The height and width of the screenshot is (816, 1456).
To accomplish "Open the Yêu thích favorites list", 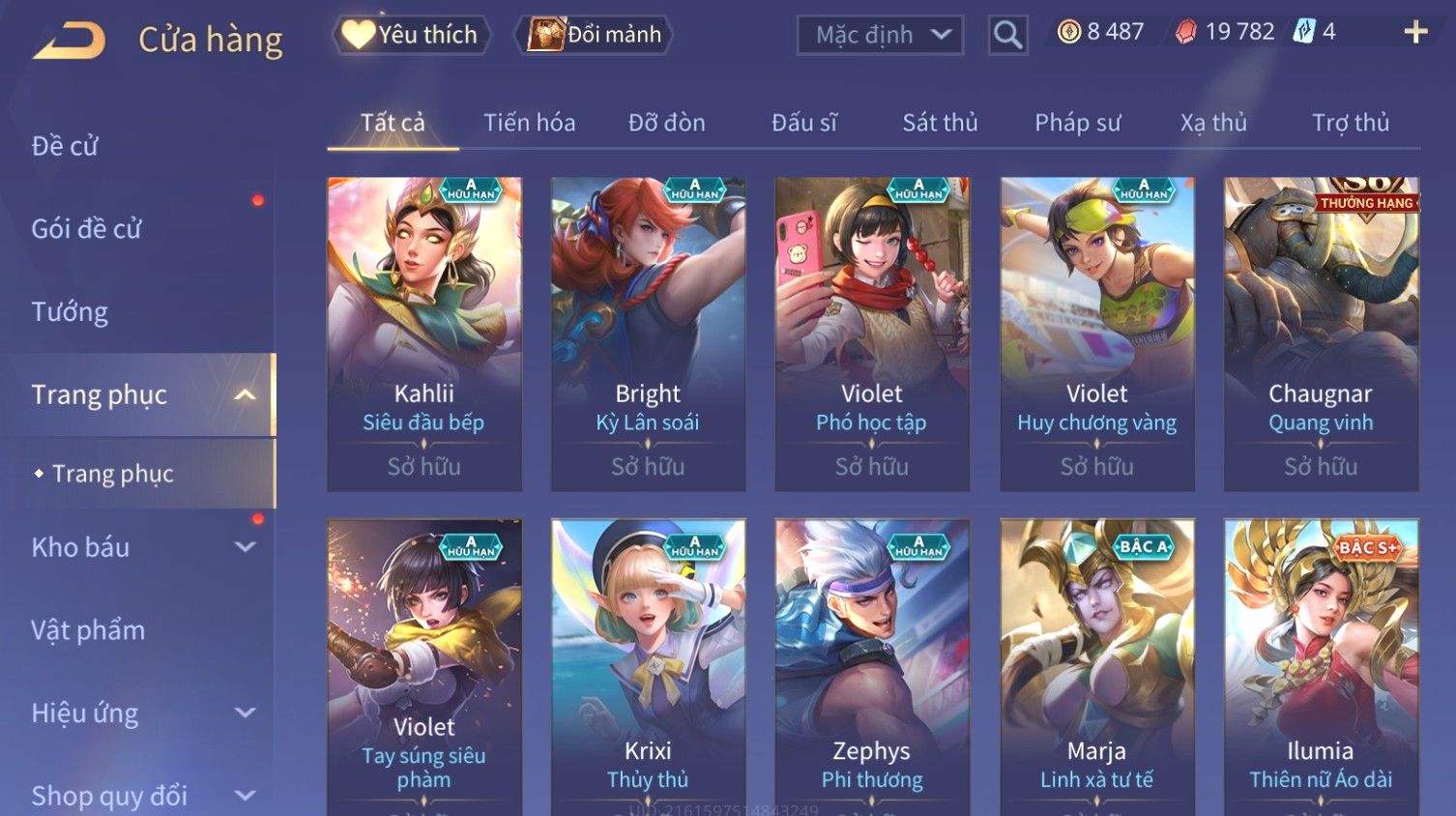I will (x=412, y=35).
